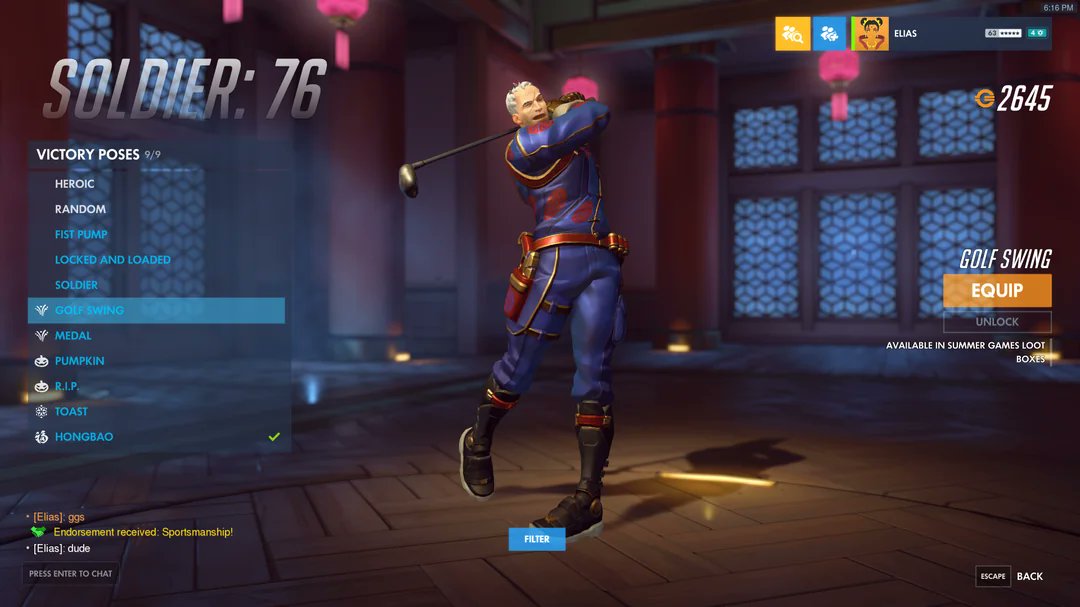1080x607 pixels.
Task: Select the Heroic victory pose
Action: point(75,184)
